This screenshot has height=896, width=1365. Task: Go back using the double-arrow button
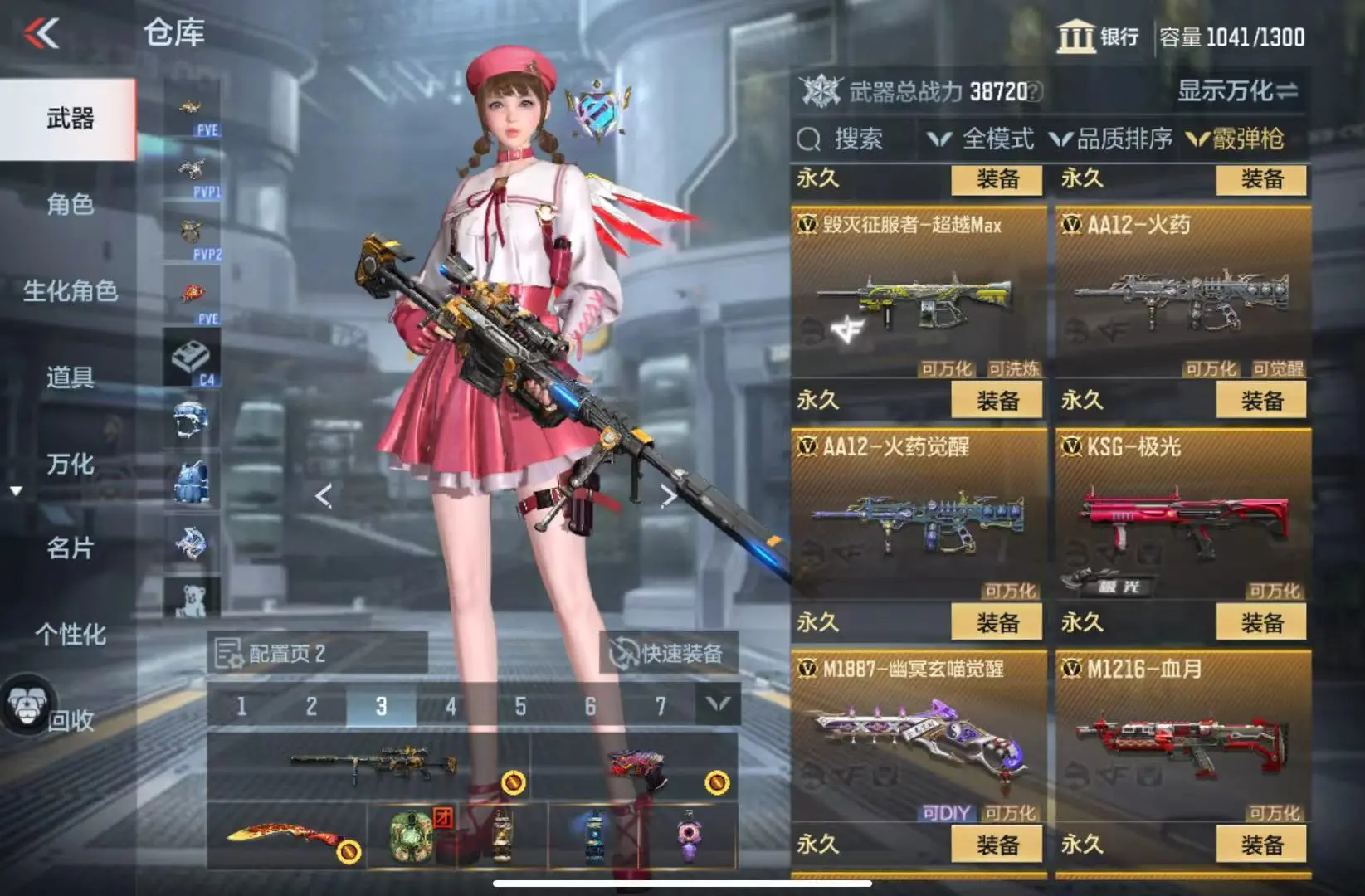(x=41, y=34)
